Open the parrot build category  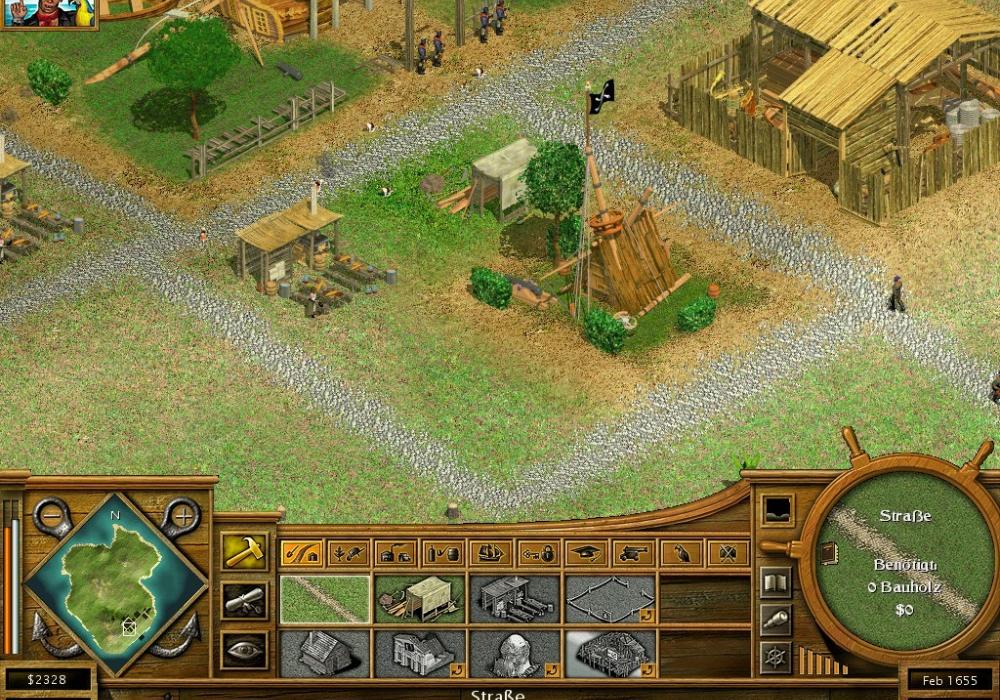coord(681,552)
